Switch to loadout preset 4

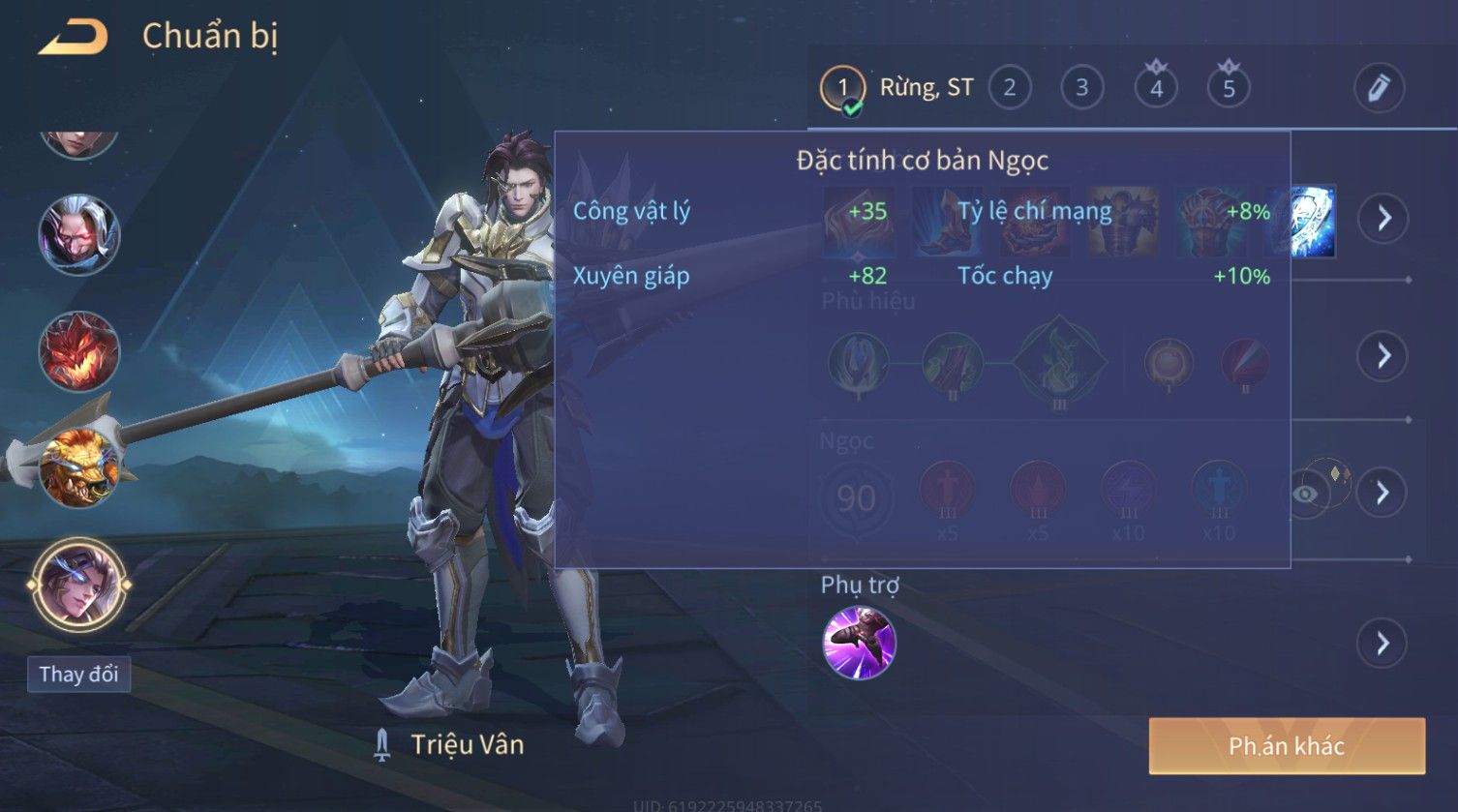pos(1156,89)
